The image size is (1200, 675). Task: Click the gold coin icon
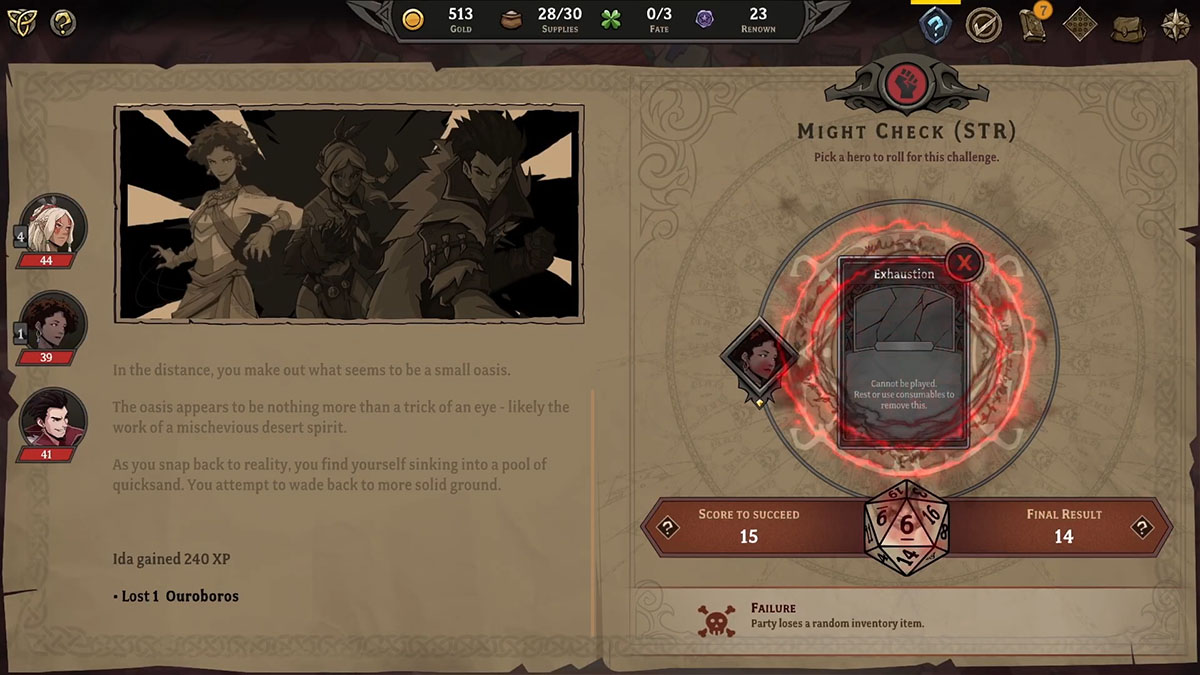413,19
